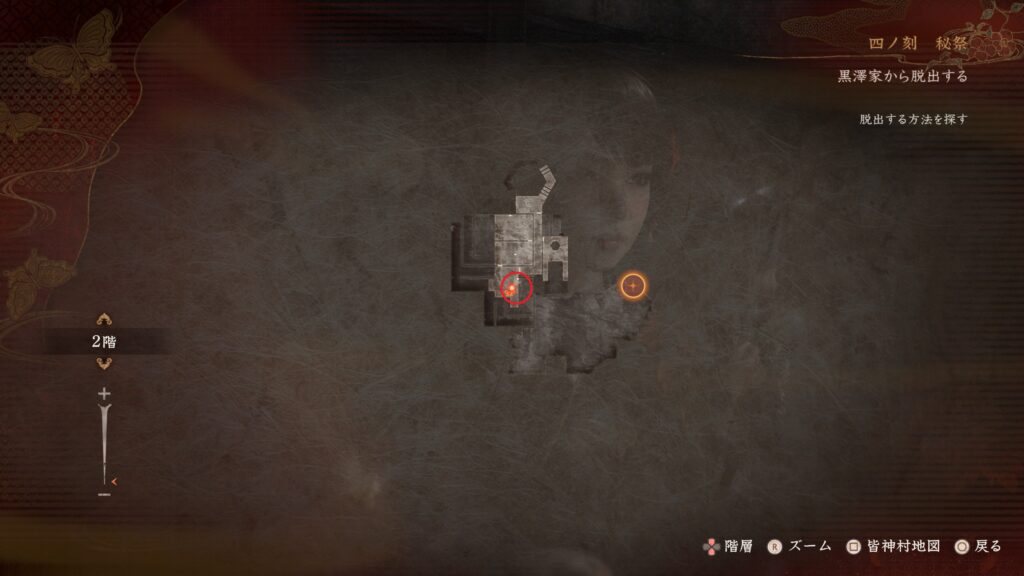1024x576 pixels.
Task: Click the zoom slider's minus sign
Action: click(103, 494)
